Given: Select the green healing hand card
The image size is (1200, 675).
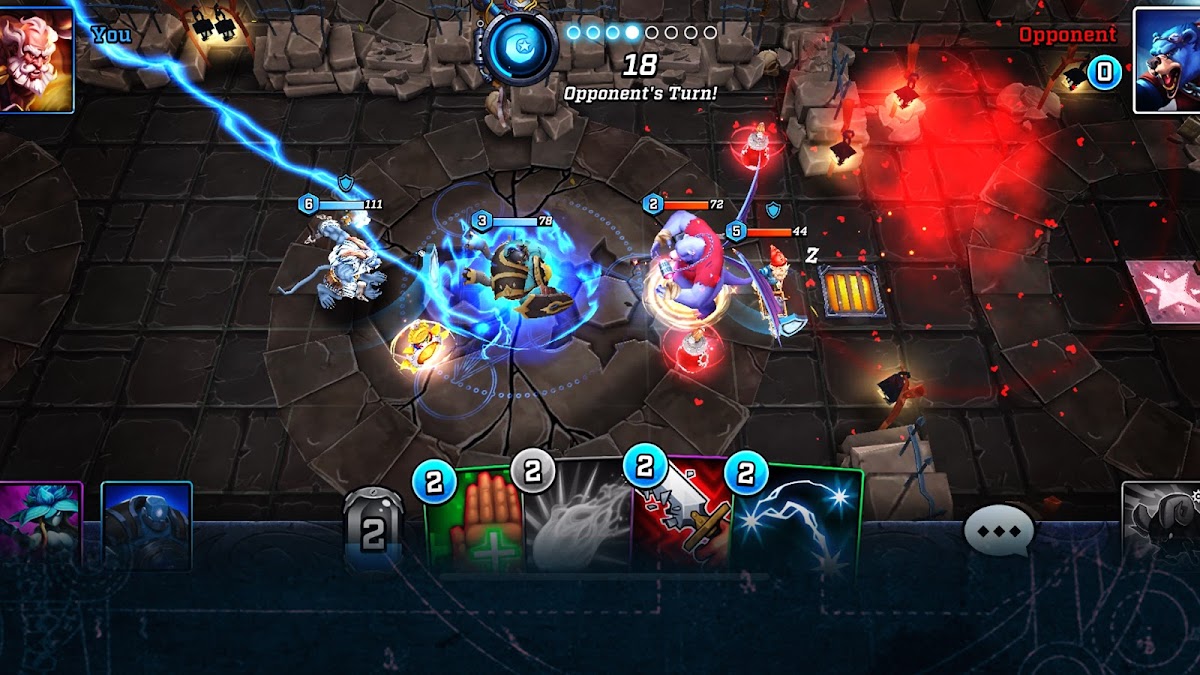Looking at the screenshot, I should click(x=470, y=520).
